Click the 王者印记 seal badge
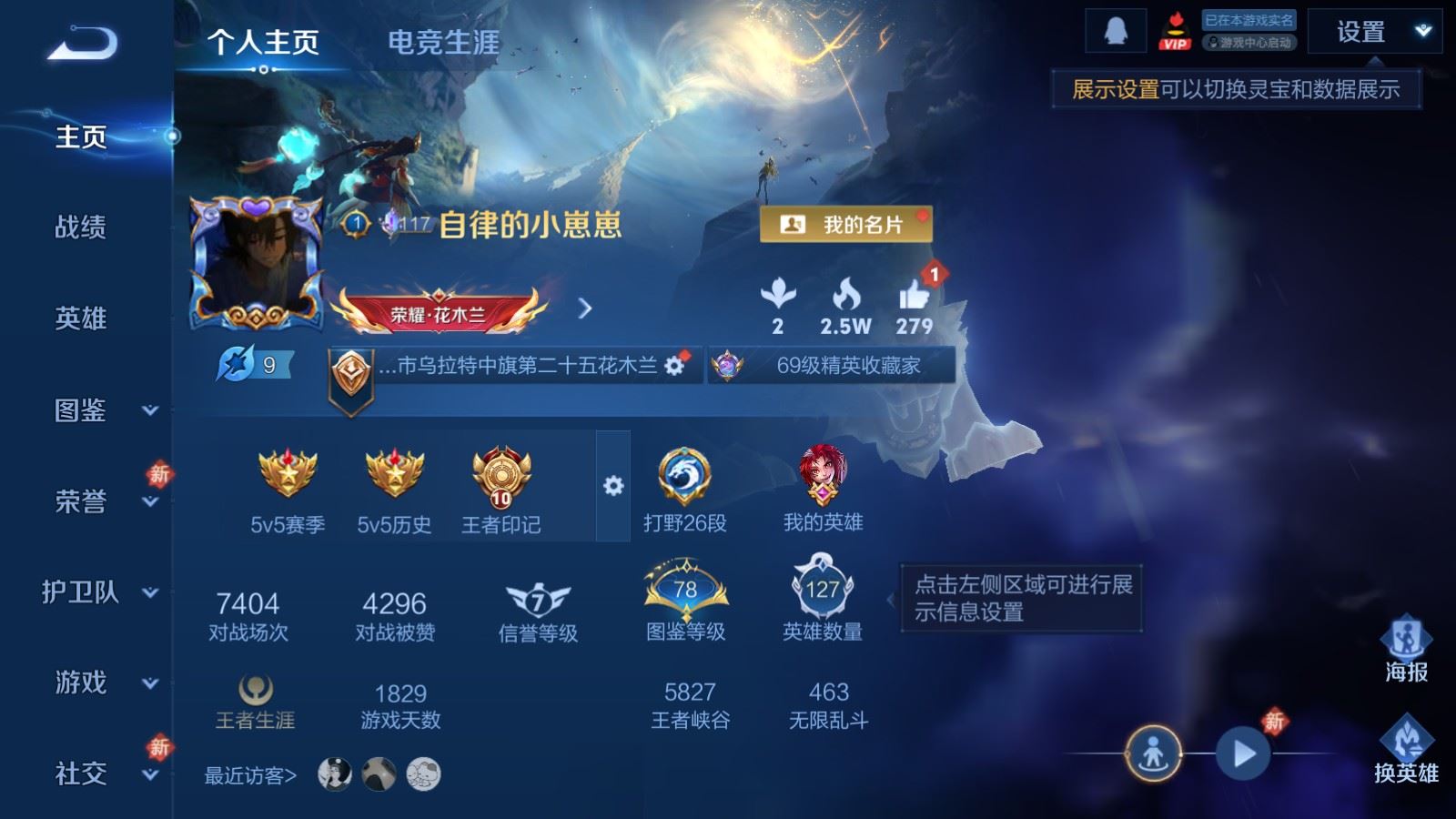This screenshot has height=819, width=1456. point(501,474)
